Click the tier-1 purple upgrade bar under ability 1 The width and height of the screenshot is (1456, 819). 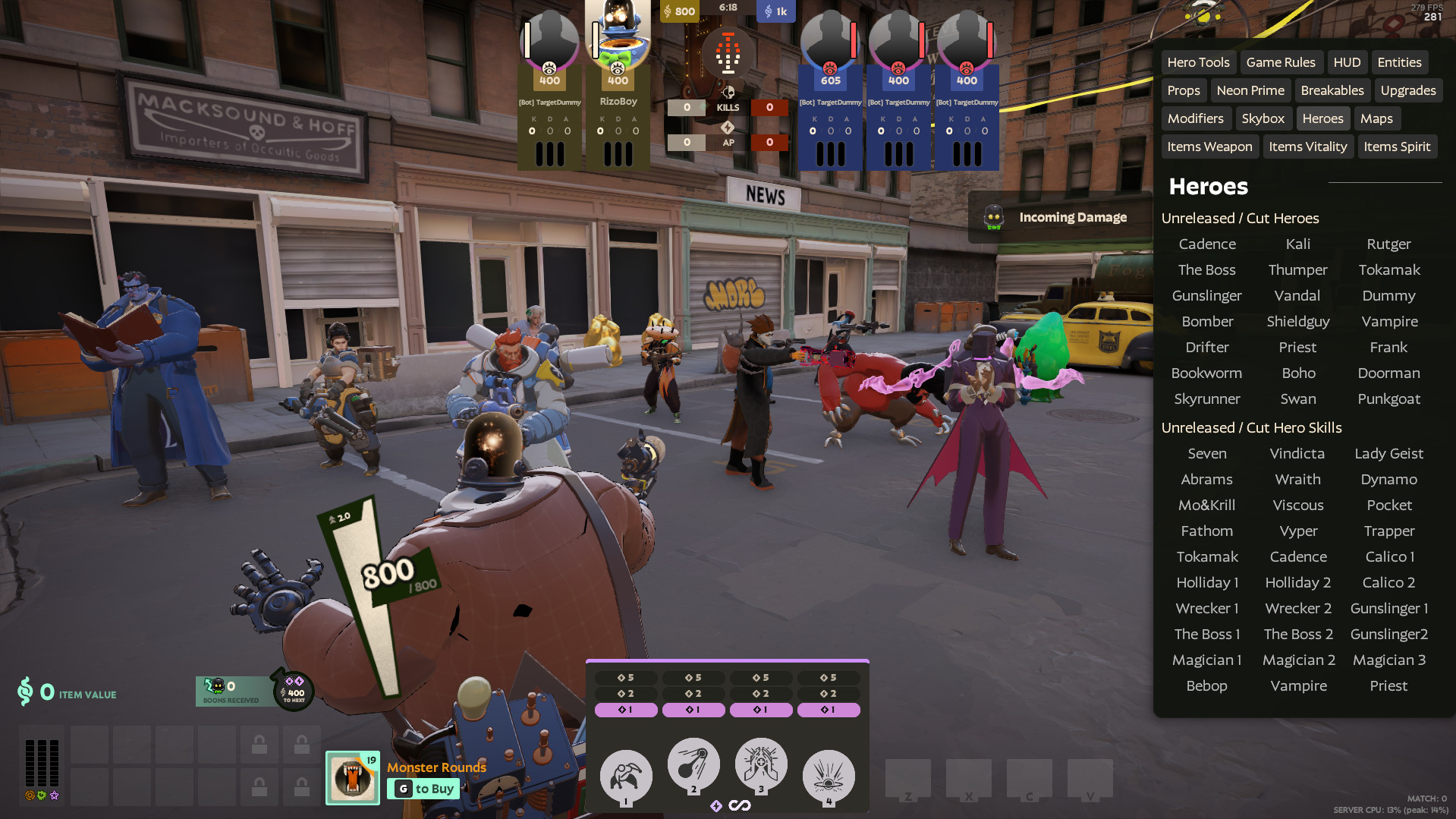(x=625, y=710)
